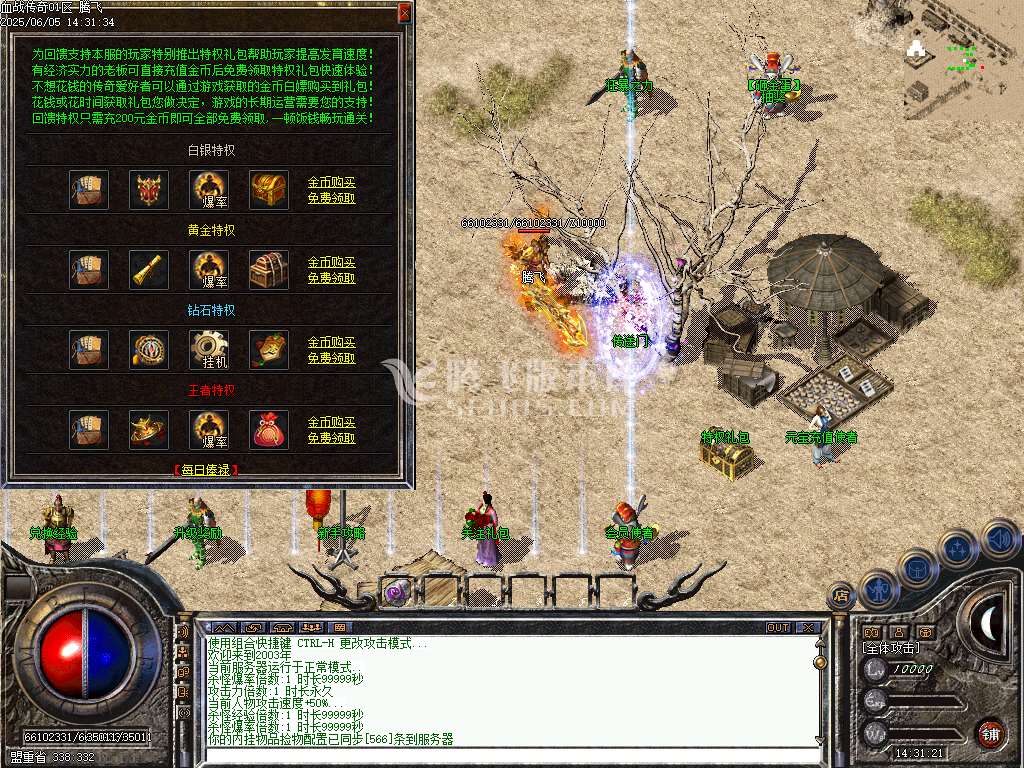Screen dimensions: 1024x768
Task: Open the 每日俸禄 daily salary link
Action: [208, 469]
